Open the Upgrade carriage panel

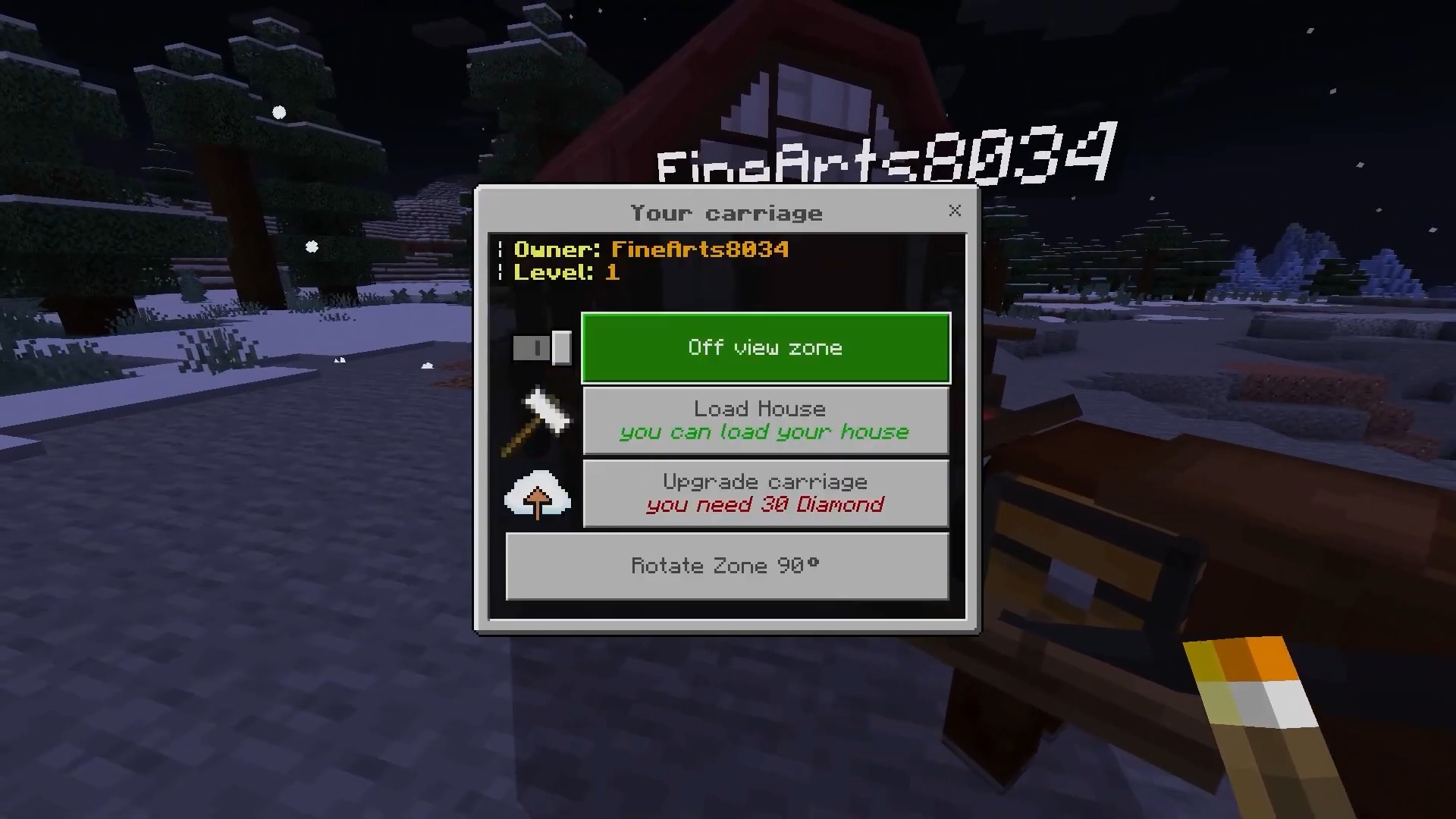(x=764, y=493)
